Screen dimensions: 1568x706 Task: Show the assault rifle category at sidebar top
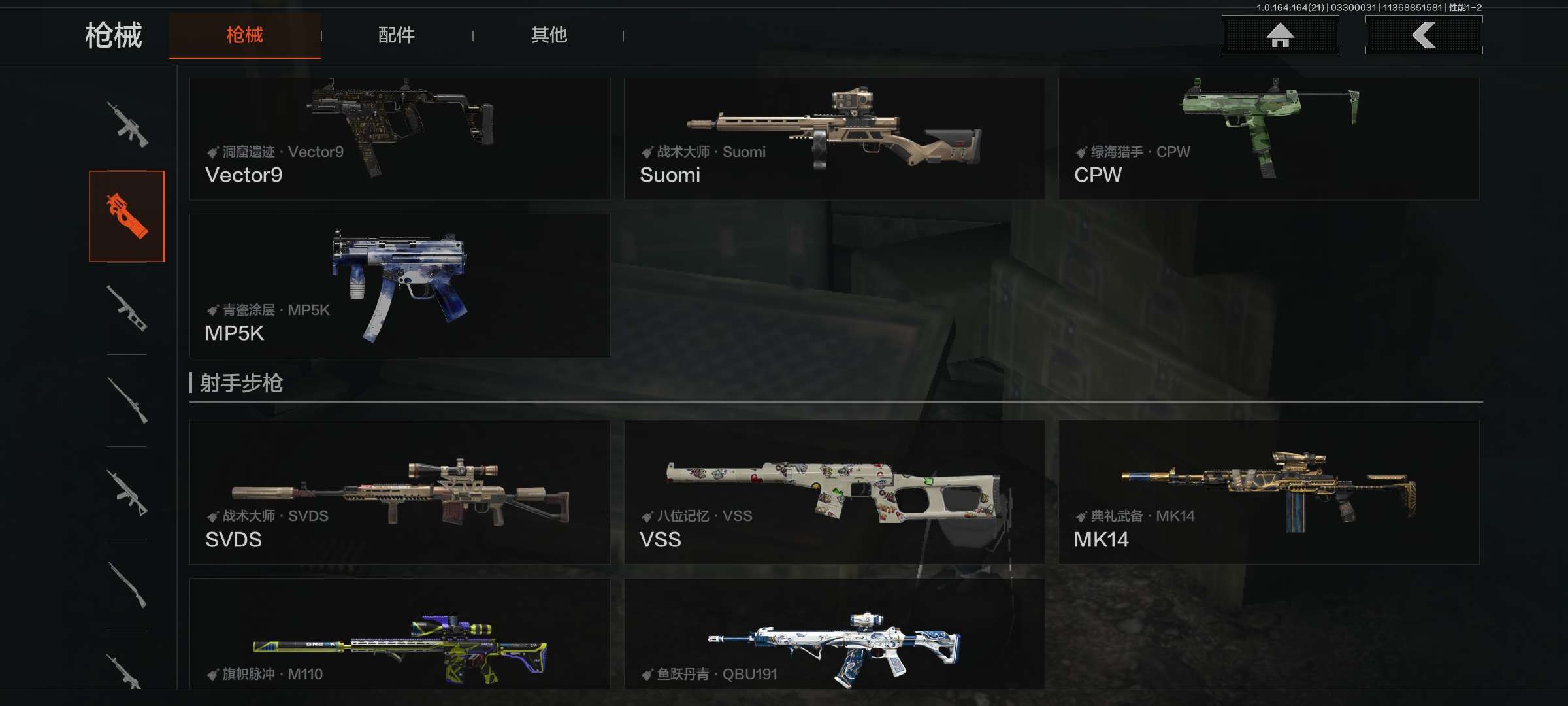tap(127, 124)
